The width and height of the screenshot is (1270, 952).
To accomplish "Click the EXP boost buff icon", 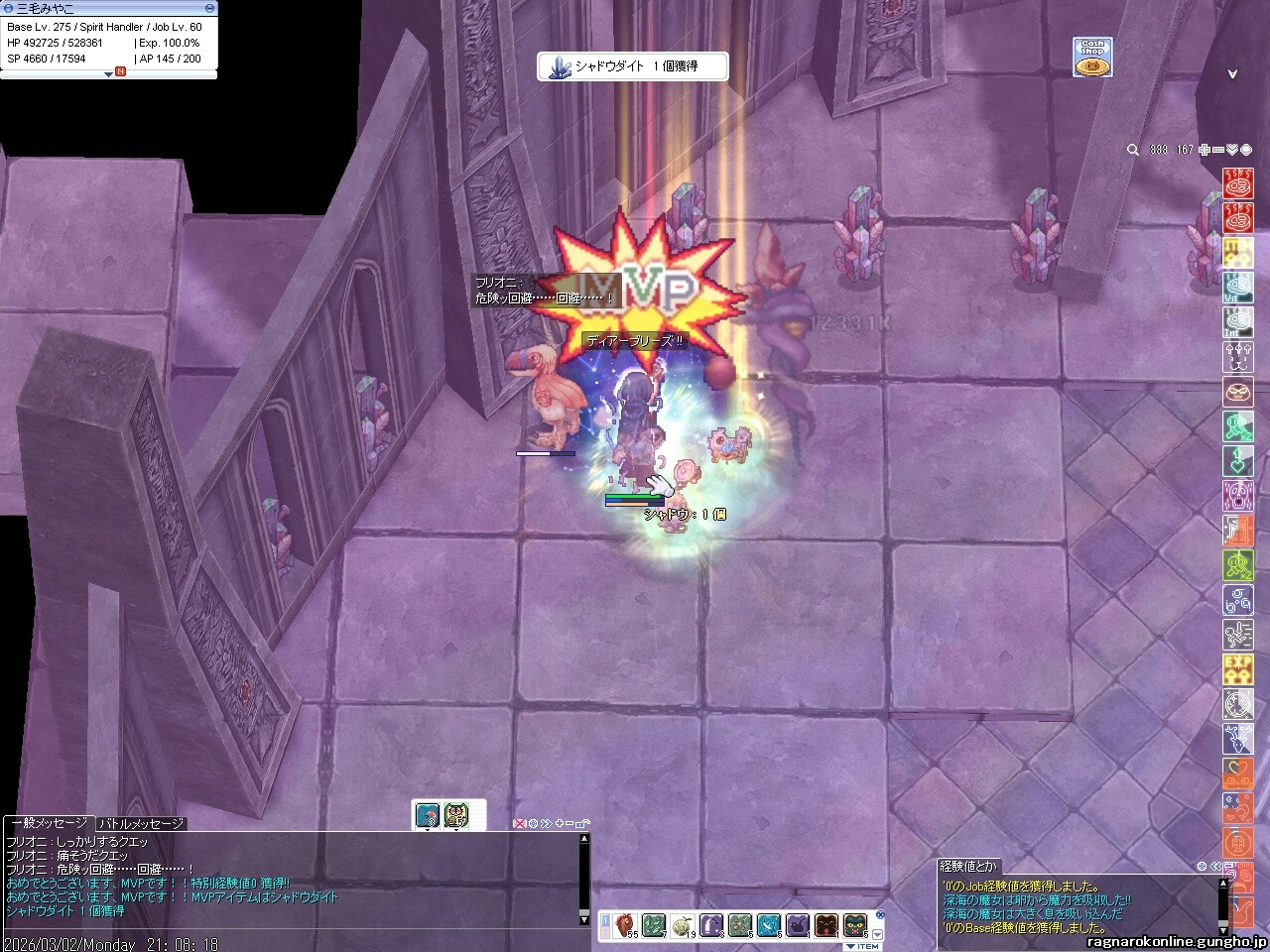I will pyautogui.click(x=1237, y=667).
